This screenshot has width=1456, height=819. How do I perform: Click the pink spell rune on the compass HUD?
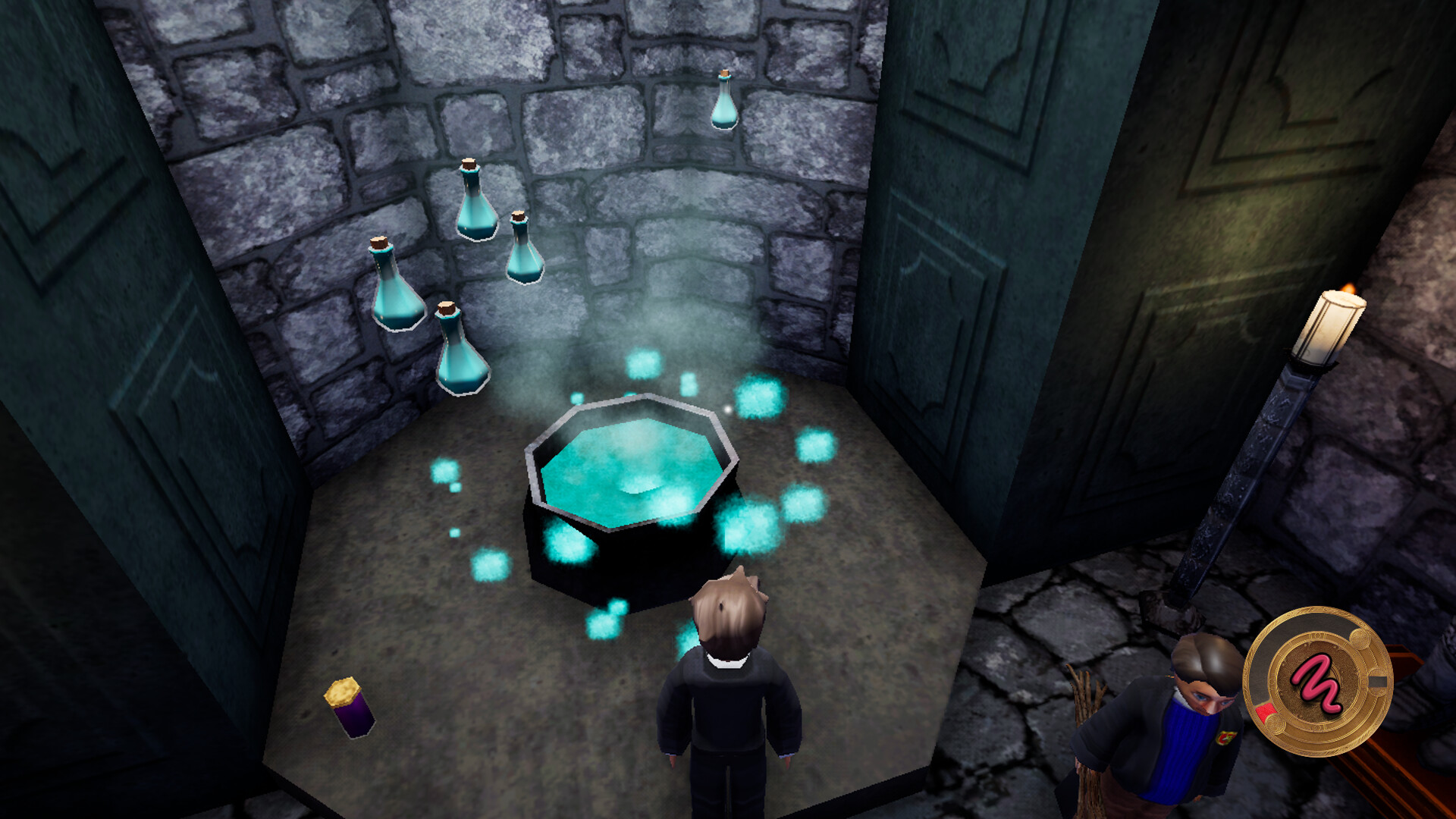coord(1318,682)
